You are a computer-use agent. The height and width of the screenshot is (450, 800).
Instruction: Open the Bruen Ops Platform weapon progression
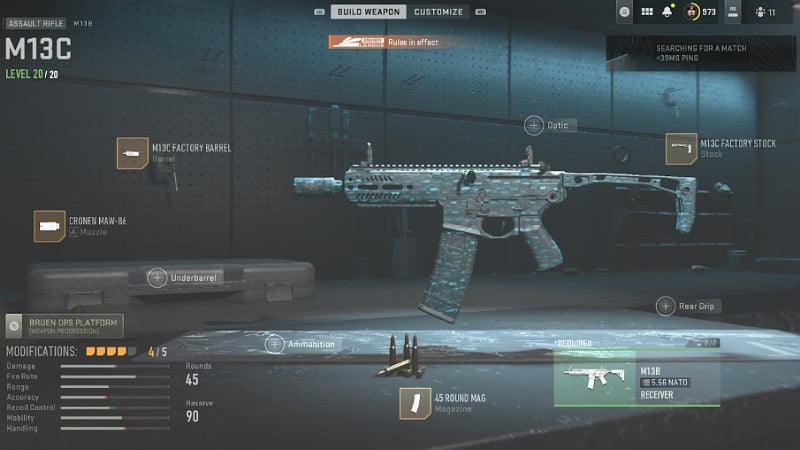tap(64, 325)
